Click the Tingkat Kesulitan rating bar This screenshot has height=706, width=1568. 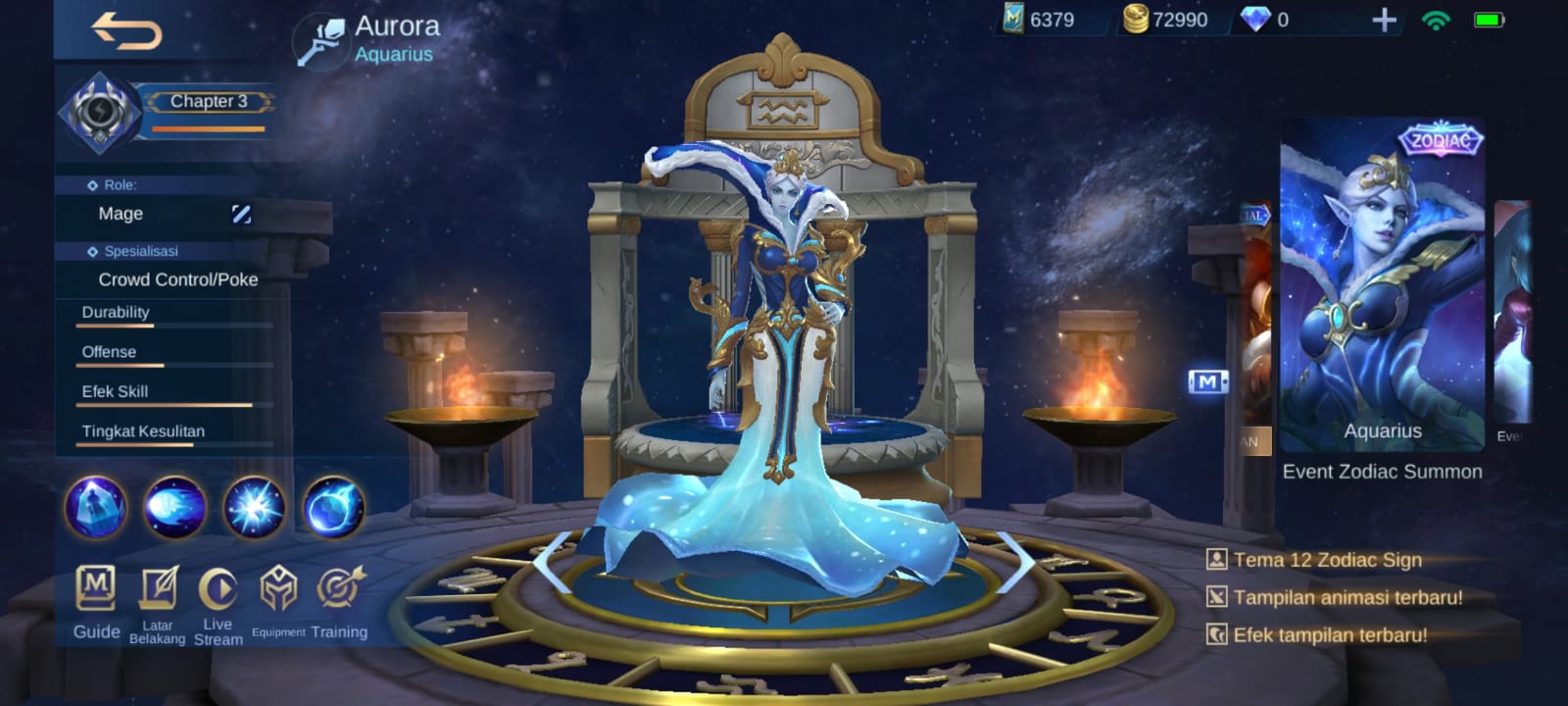(x=171, y=441)
